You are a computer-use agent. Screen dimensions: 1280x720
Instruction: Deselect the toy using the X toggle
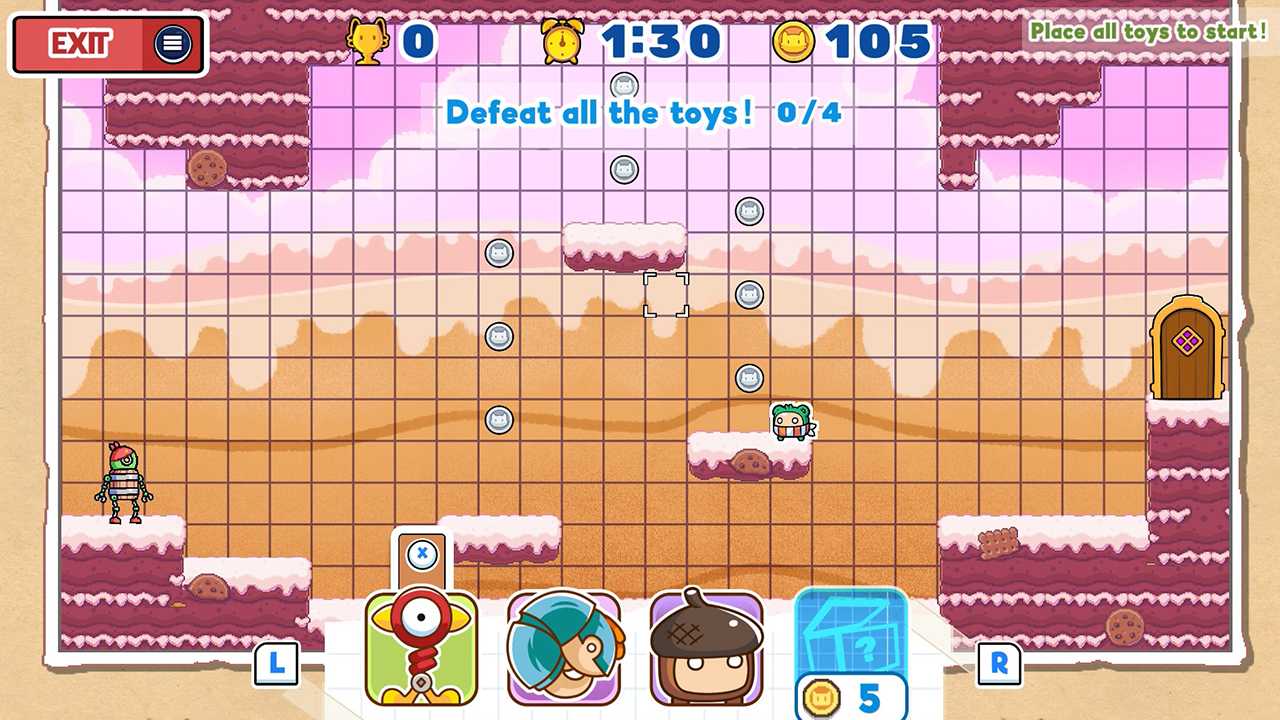(420, 556)
